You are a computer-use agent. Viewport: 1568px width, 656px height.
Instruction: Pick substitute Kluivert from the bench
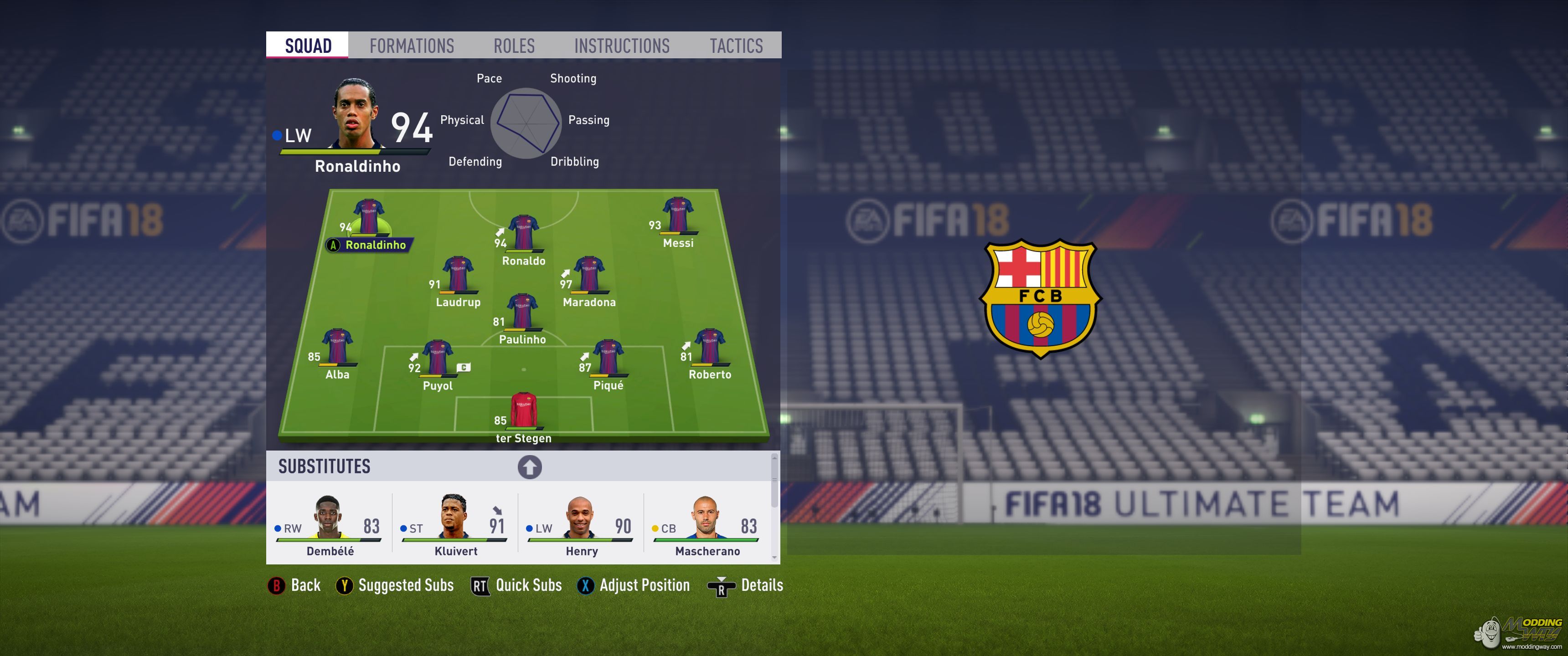click(455, 524)
